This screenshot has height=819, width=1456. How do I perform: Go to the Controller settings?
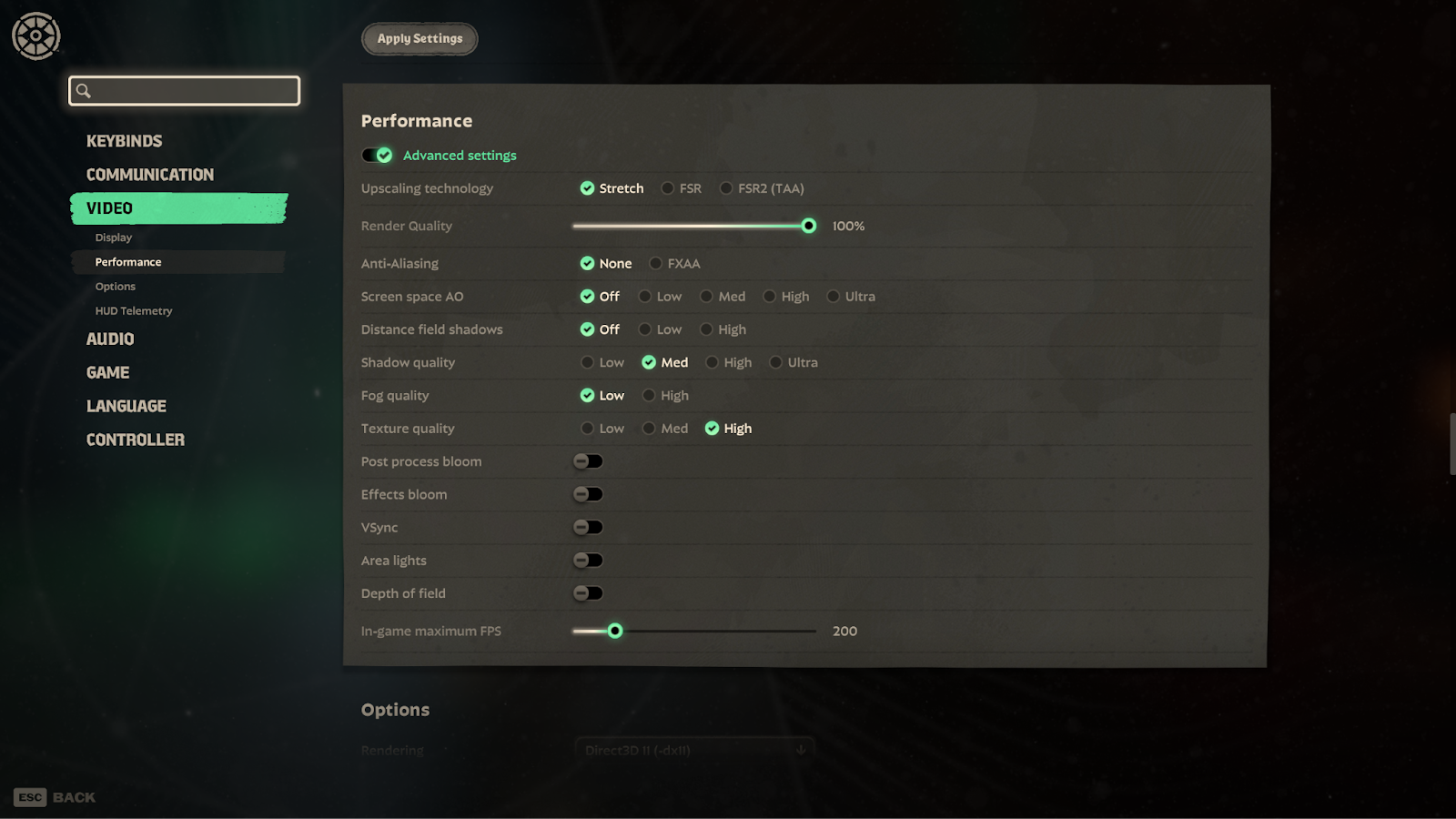point(135,440)
